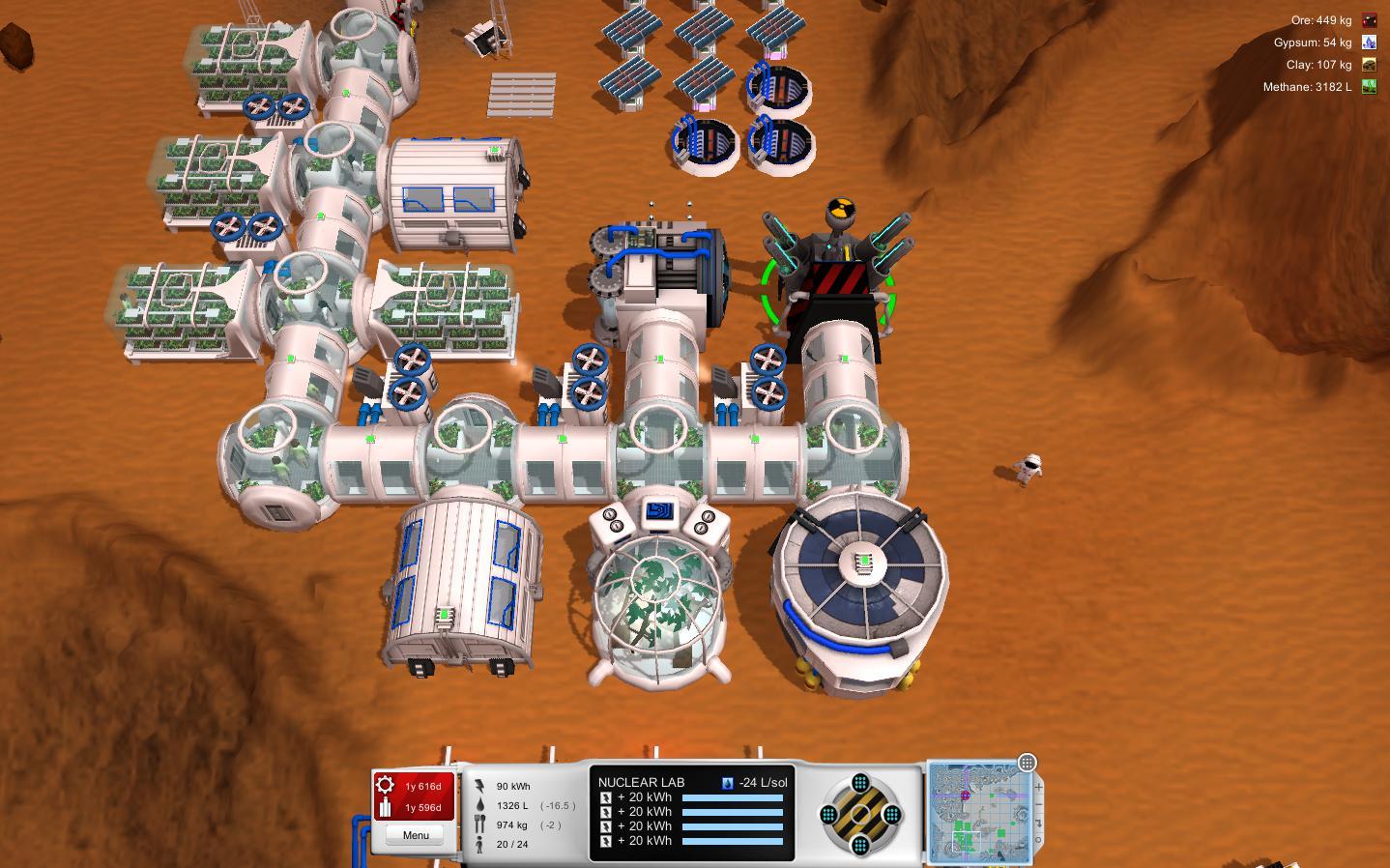Click the water droplet icon beside 1326 L
The width and height of the screenshot is (1390, 868).
tap(480, 804)
